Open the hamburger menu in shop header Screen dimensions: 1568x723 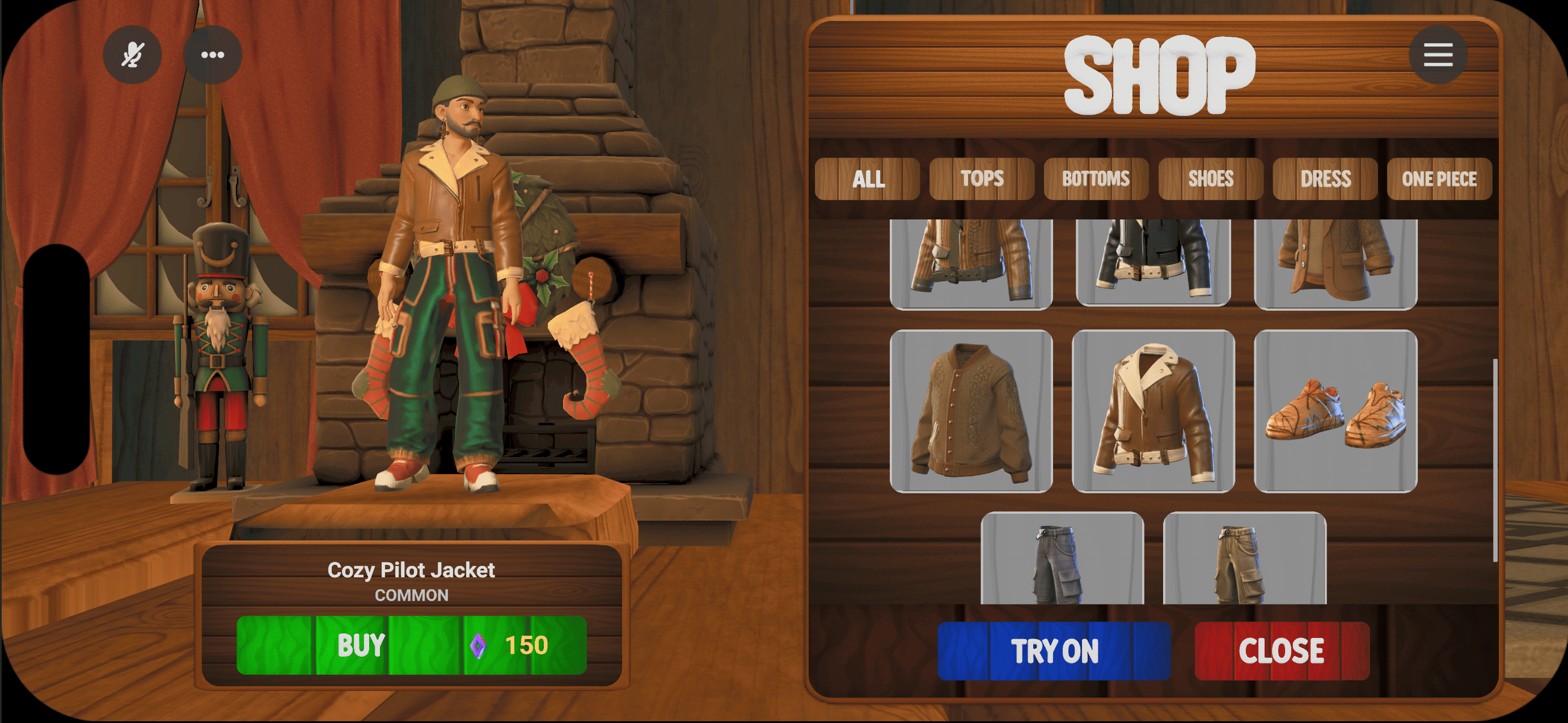tap(1438, 55)
